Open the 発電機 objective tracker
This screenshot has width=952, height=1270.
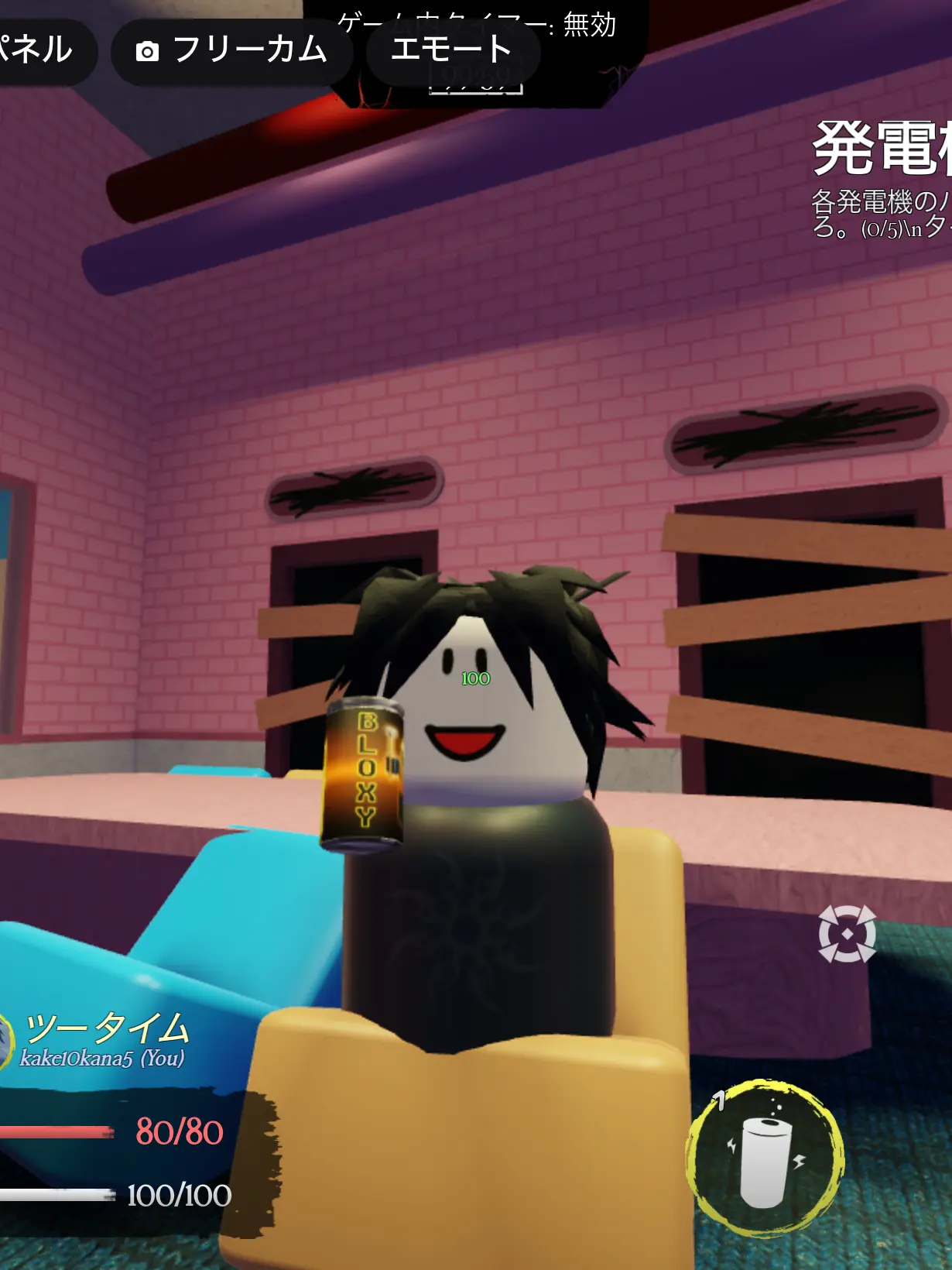point(882,178)
